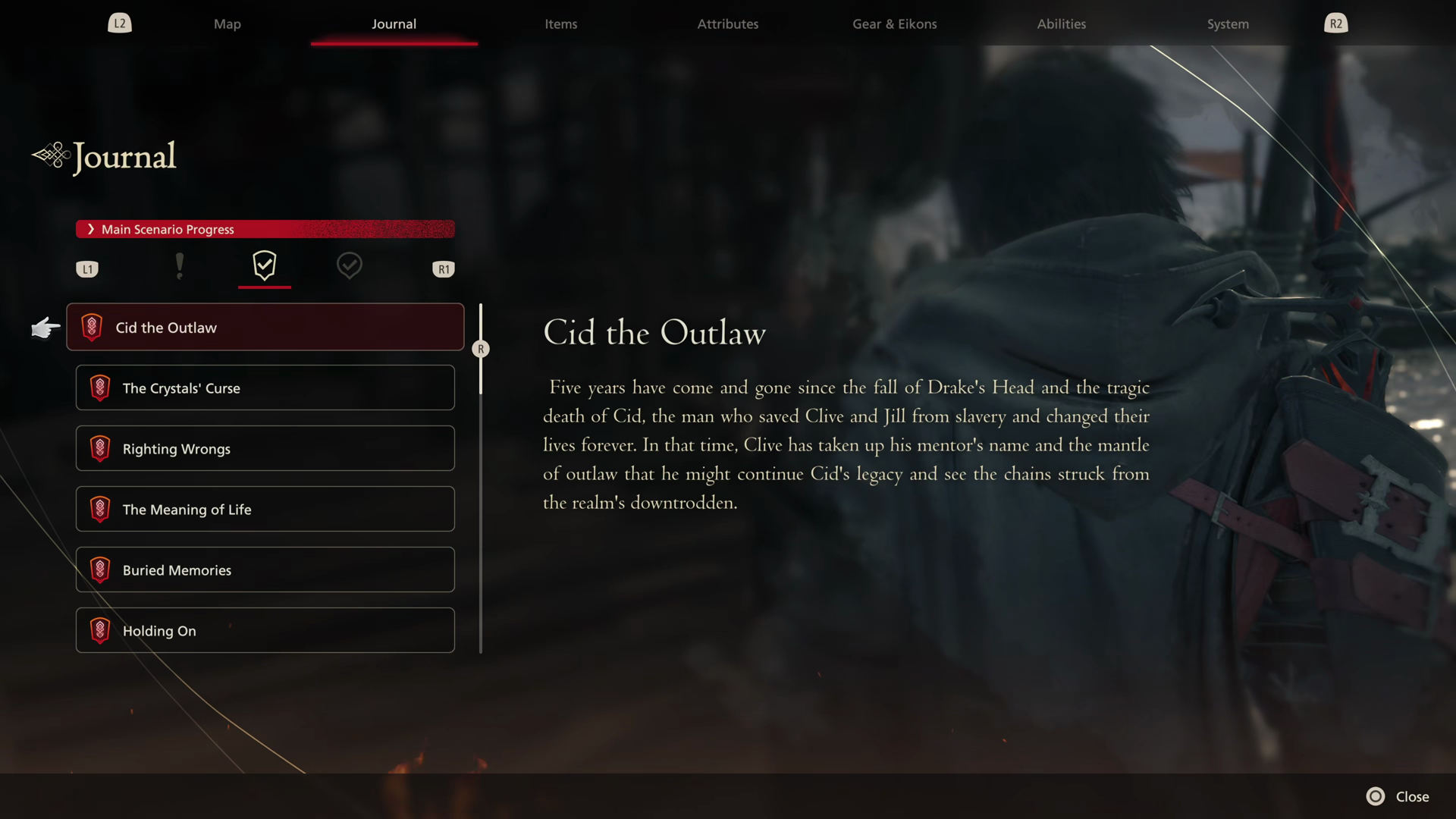
Task: Open the Gear & Eikons tab
Action: (894, 24)
